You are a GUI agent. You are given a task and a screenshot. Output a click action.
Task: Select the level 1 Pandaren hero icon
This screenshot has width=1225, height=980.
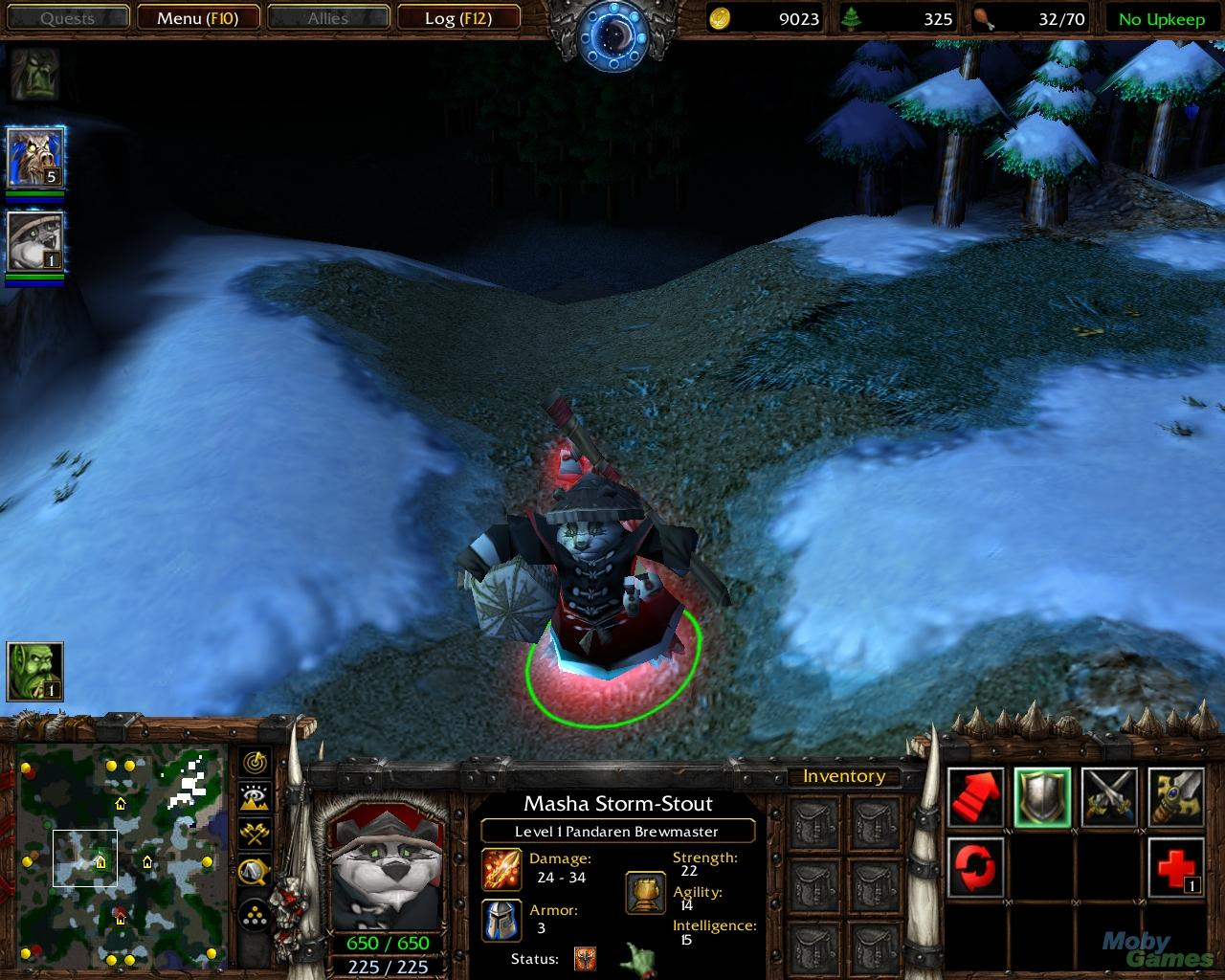pos(35,241)
